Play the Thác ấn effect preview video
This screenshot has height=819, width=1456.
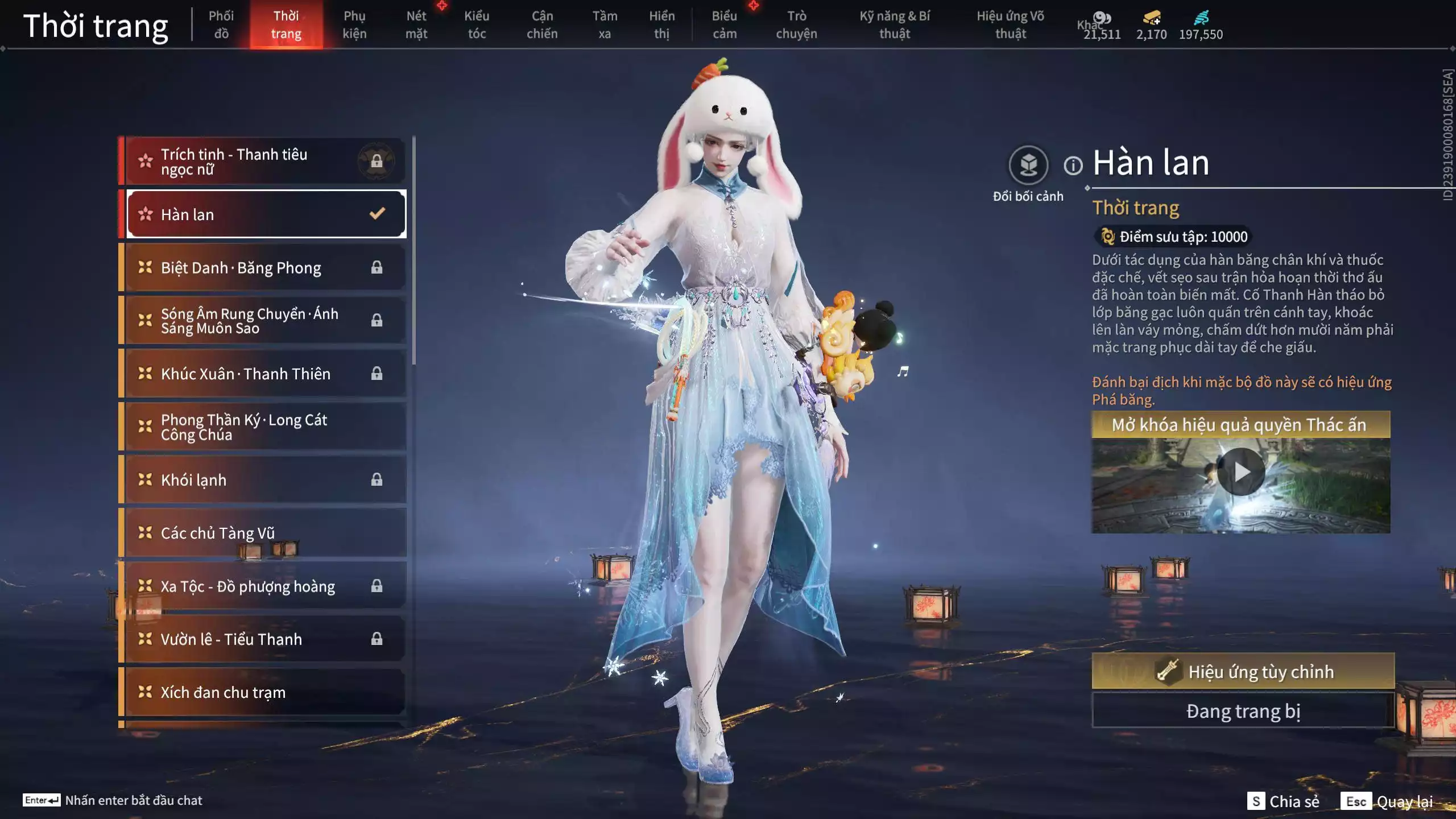[x=1240, y=472]
